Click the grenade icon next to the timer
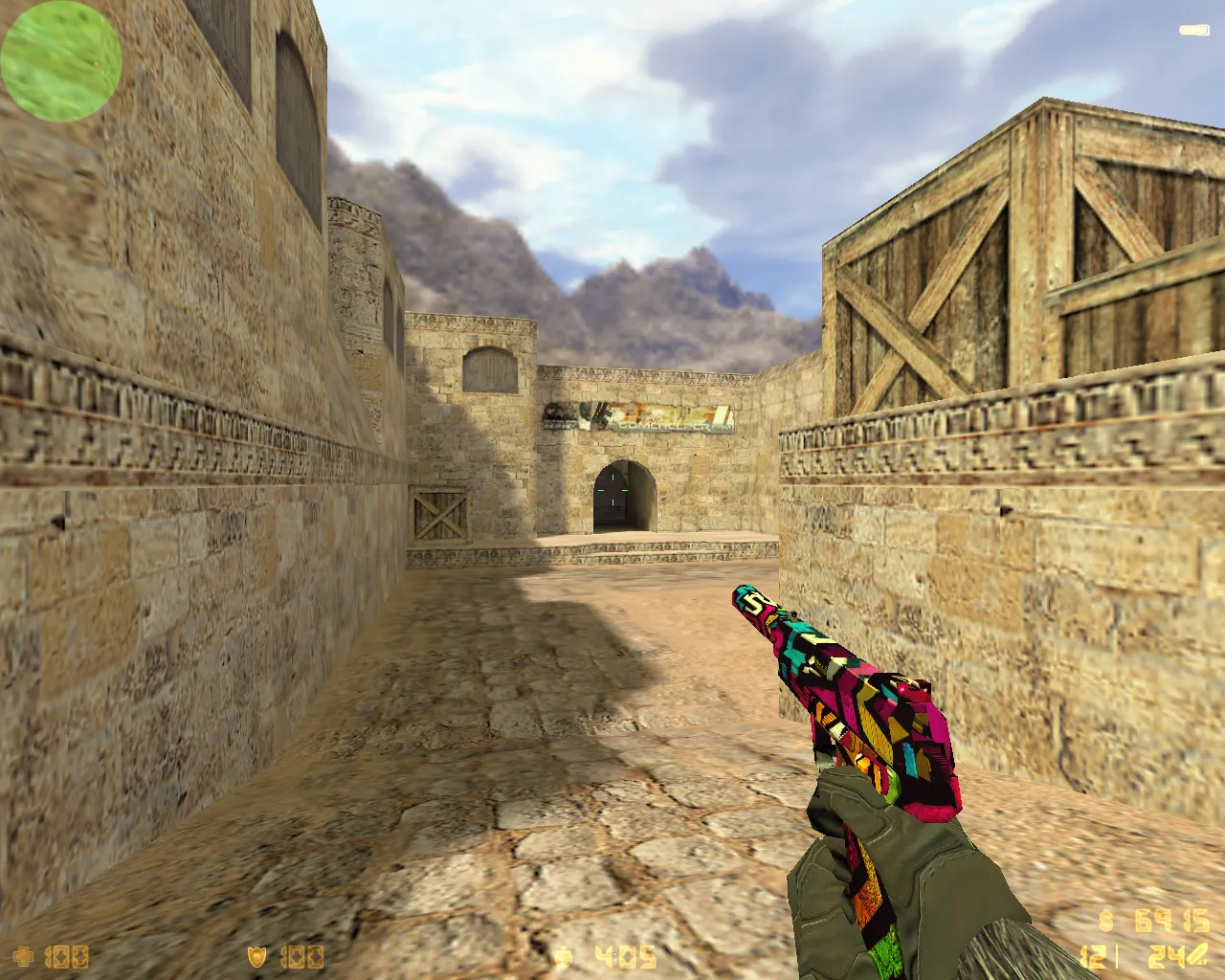 pyautogui.click(x=565, y=955)
